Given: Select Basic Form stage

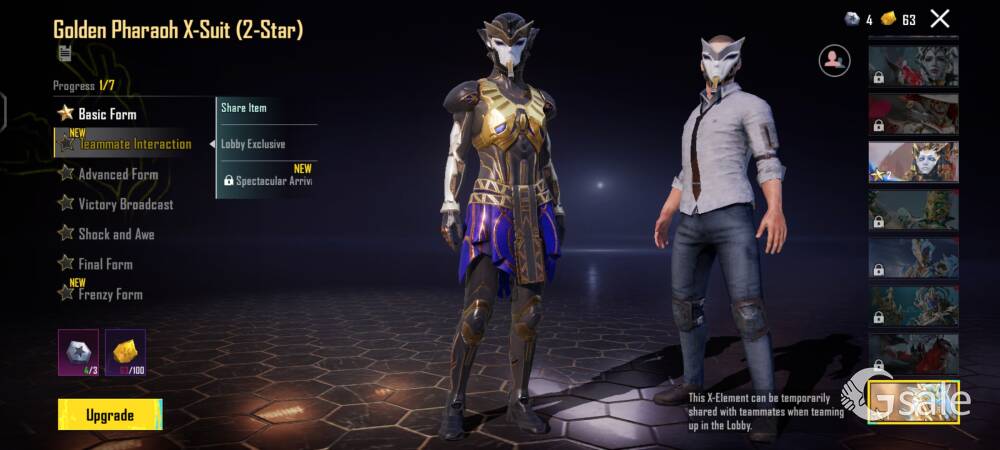Looking at the screenshot, I should 107,114.
